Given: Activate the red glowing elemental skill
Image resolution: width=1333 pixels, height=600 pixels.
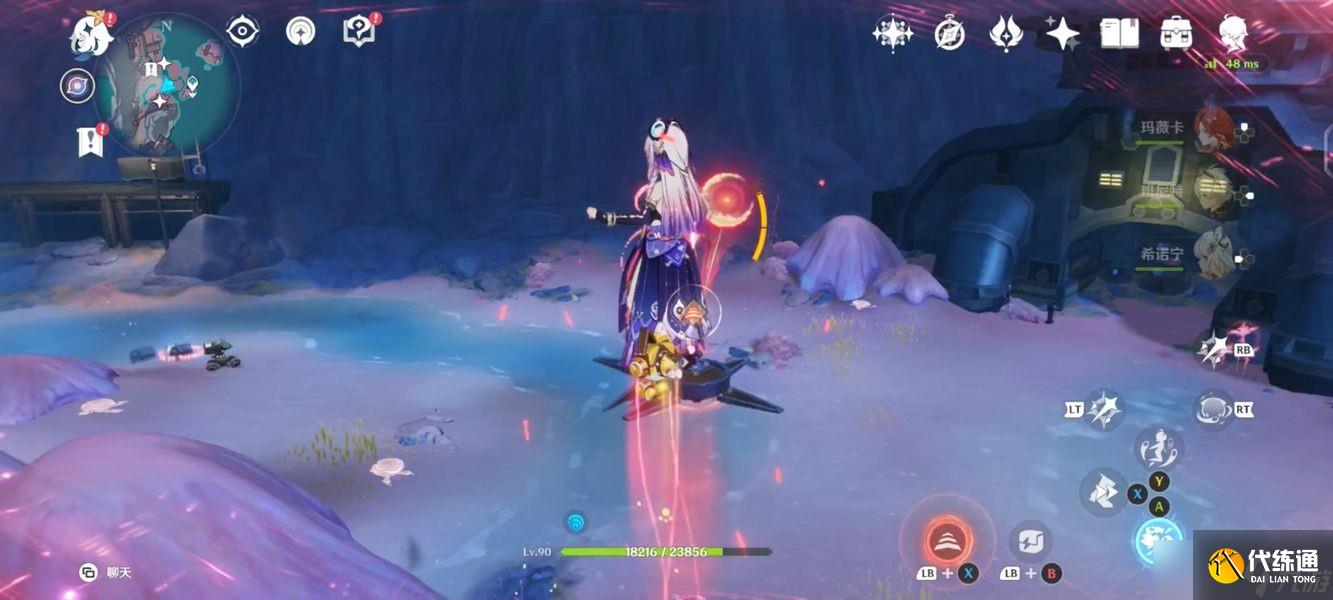Looking at the screenshot, I should pyautogui.click(x=946, y=541).
